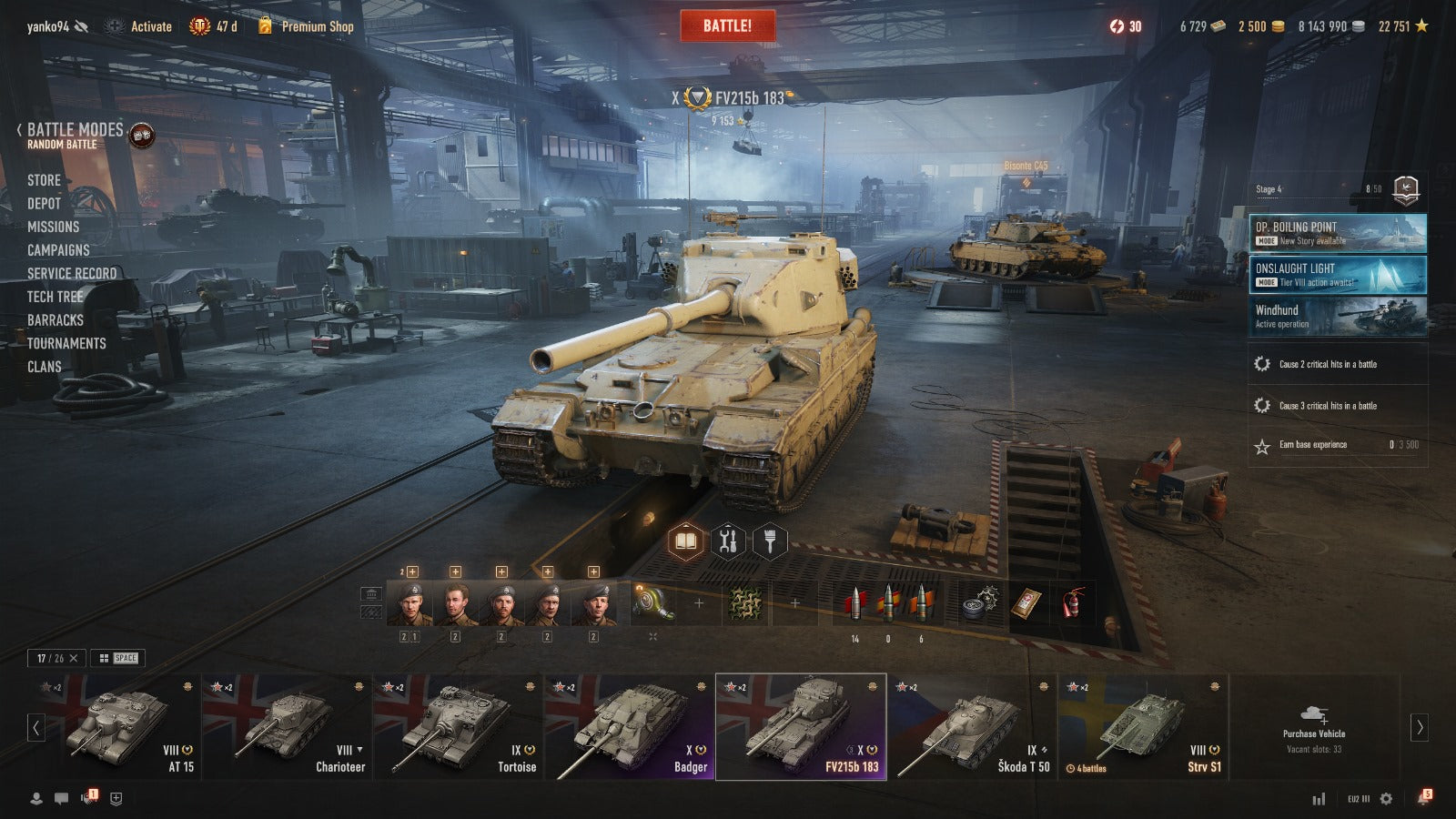Open the wrench and screwdriver service icon
This screenshot has height=819, width=1456.
tap(727, 542)
